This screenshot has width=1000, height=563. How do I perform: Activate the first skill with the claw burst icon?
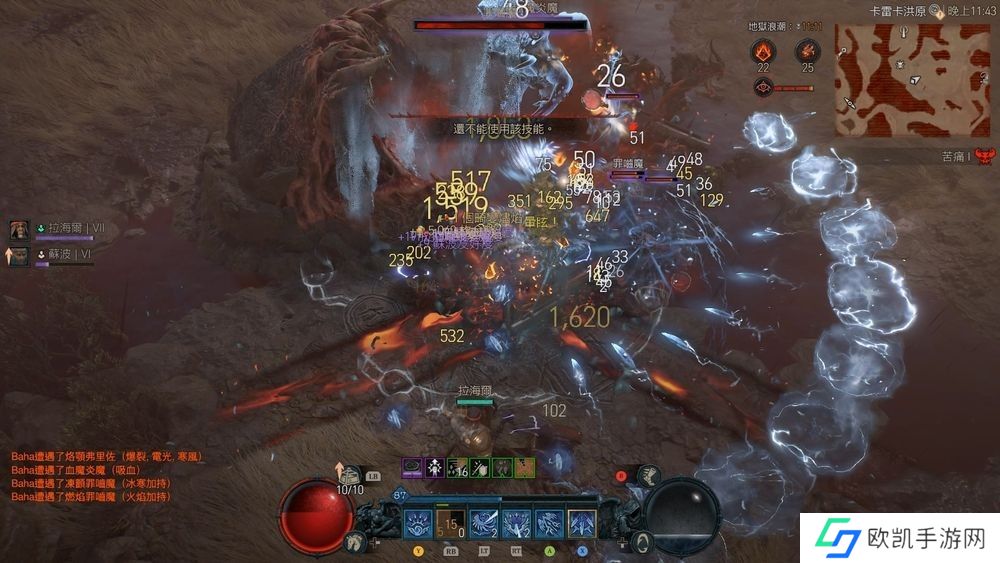418,523
